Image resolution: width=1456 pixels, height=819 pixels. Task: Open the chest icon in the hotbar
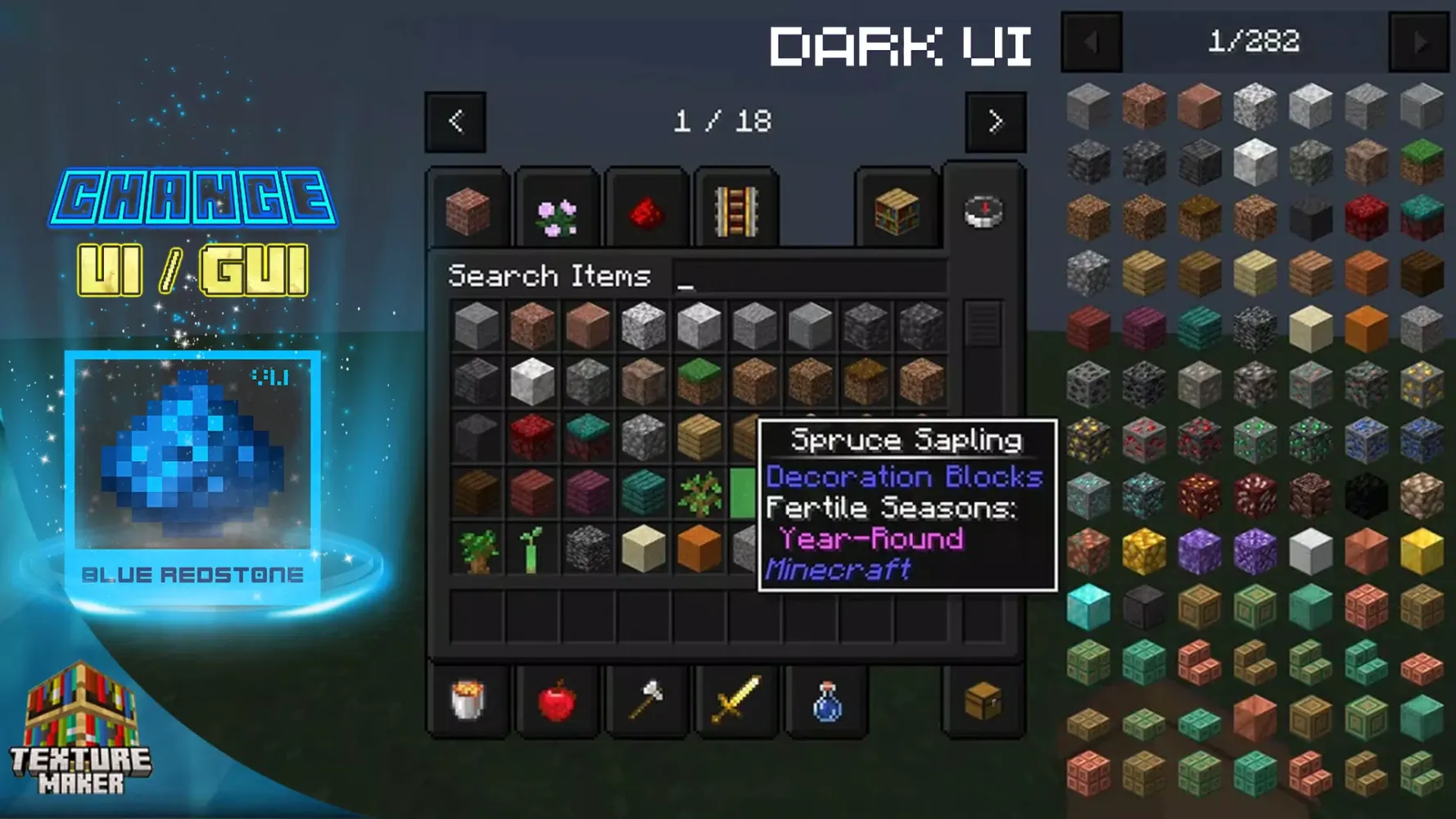983,700
